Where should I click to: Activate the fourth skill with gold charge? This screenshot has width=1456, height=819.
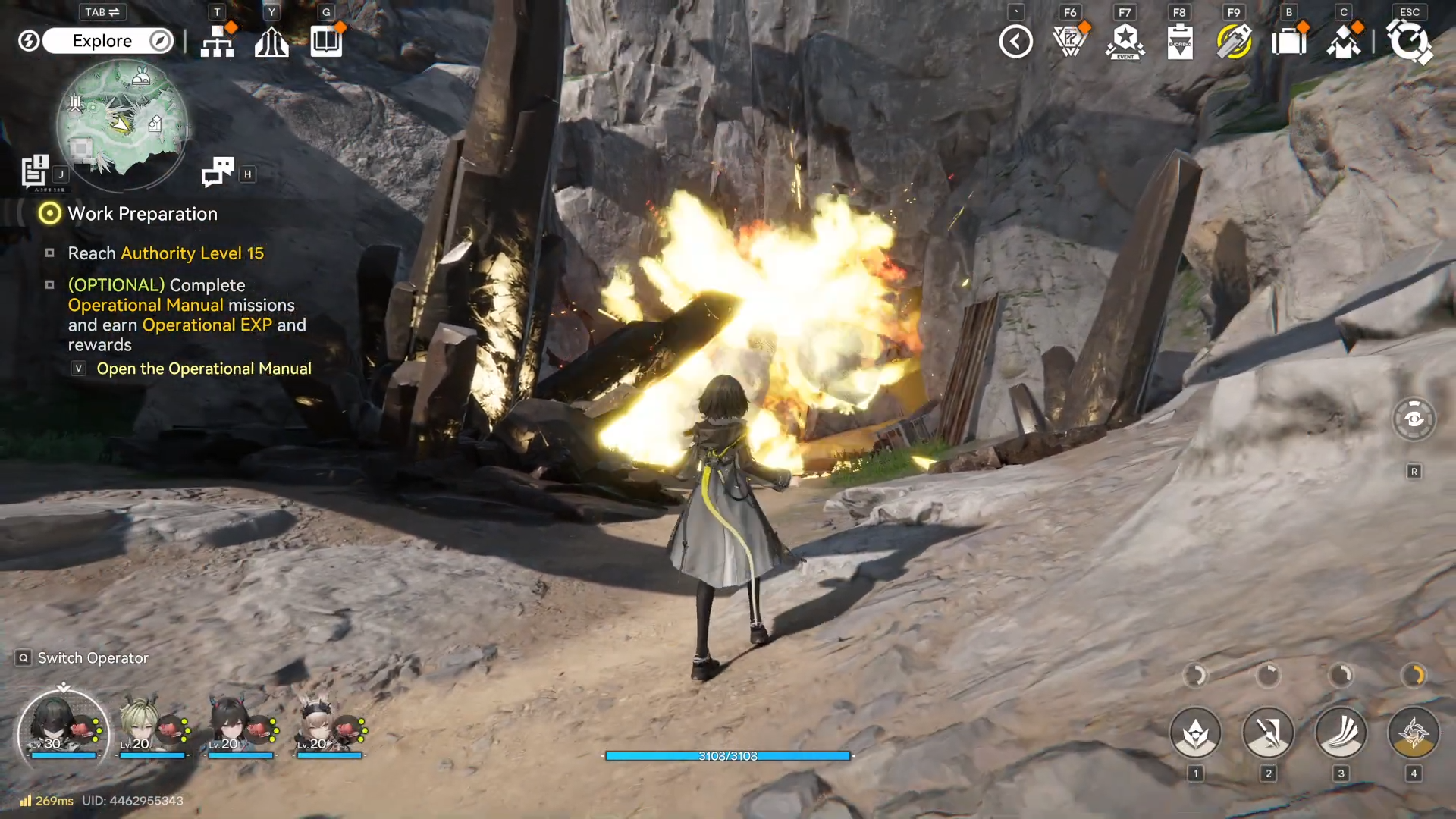click(x=1413, y=733)
